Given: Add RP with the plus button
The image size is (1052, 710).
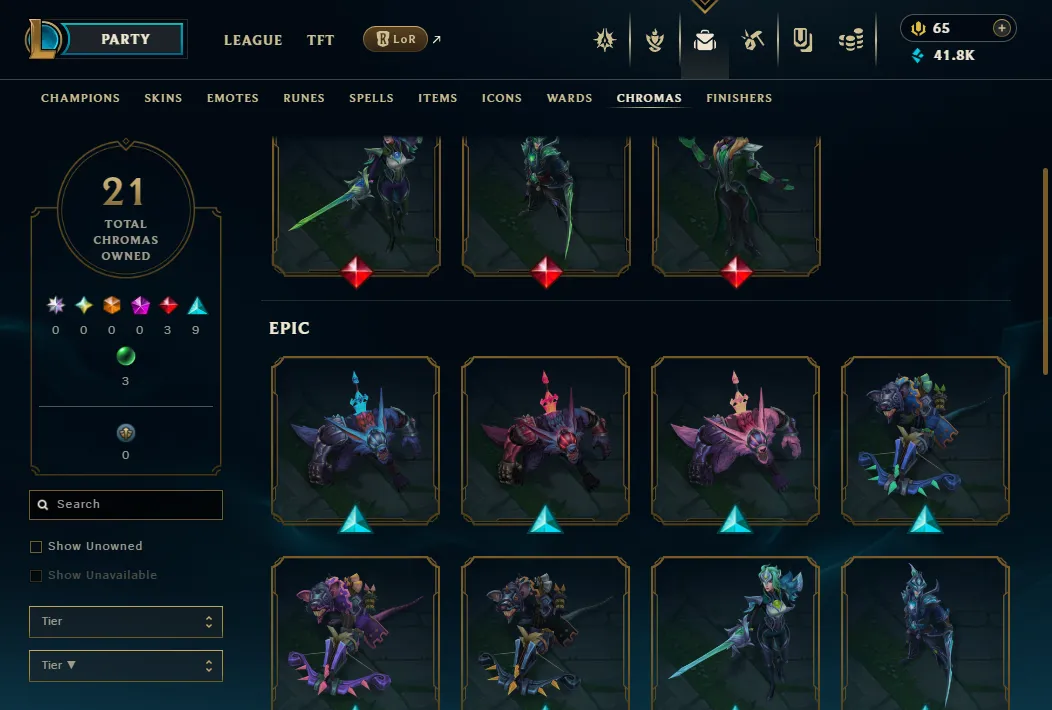Looking at the screenshot, I should point(1001,28).
